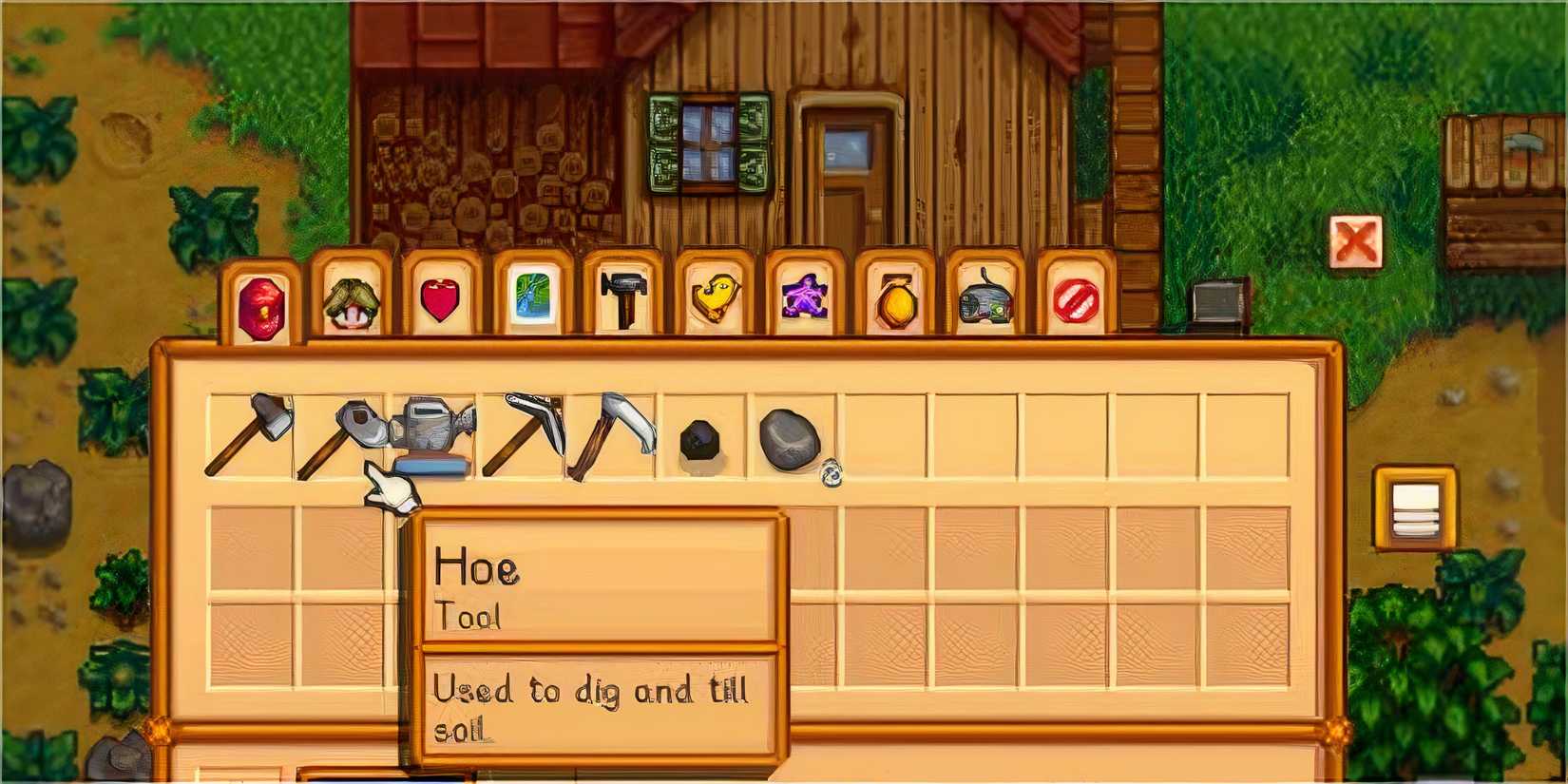Select the Pickaxe
This screenshot has width=1568, height=784.
click(x=526, y=432)
